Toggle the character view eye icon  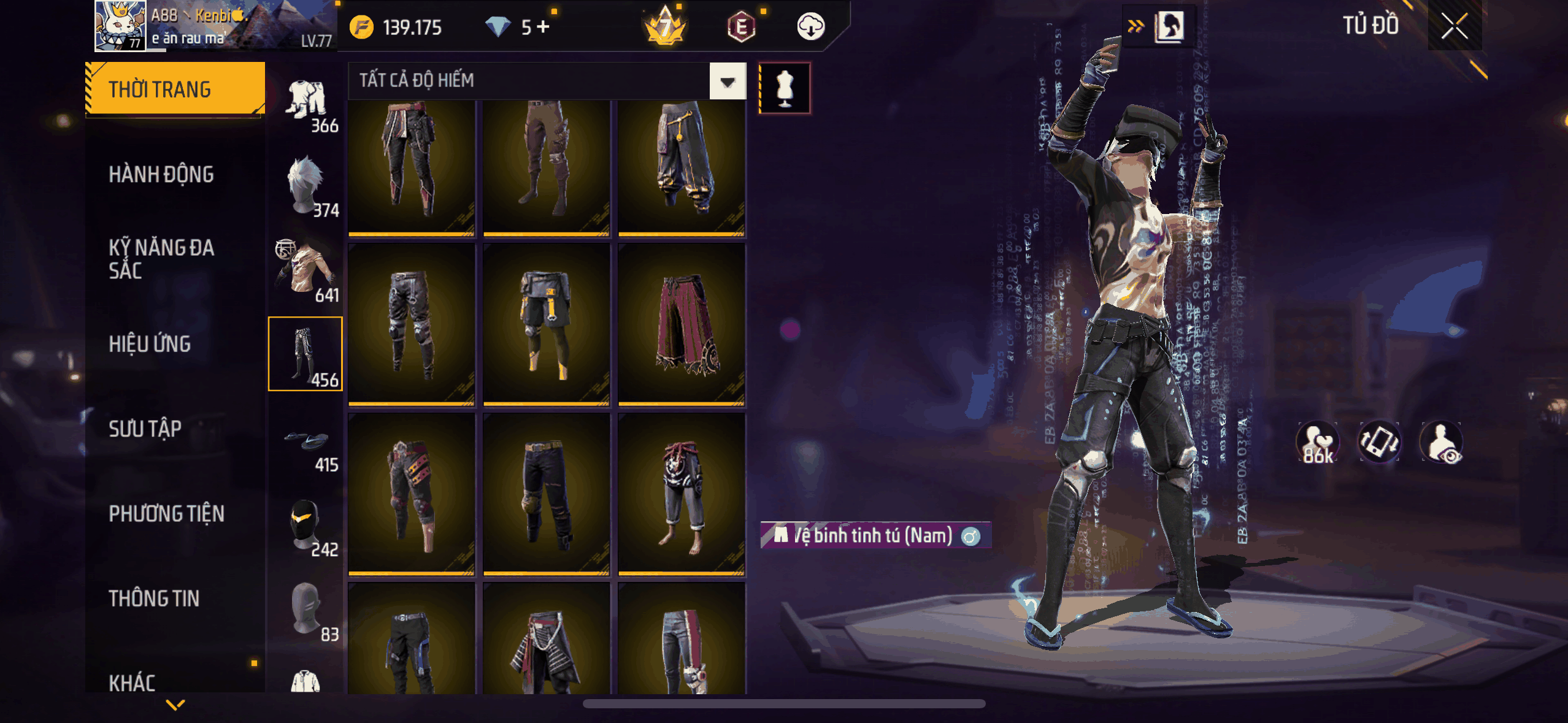coord(1441,442)
